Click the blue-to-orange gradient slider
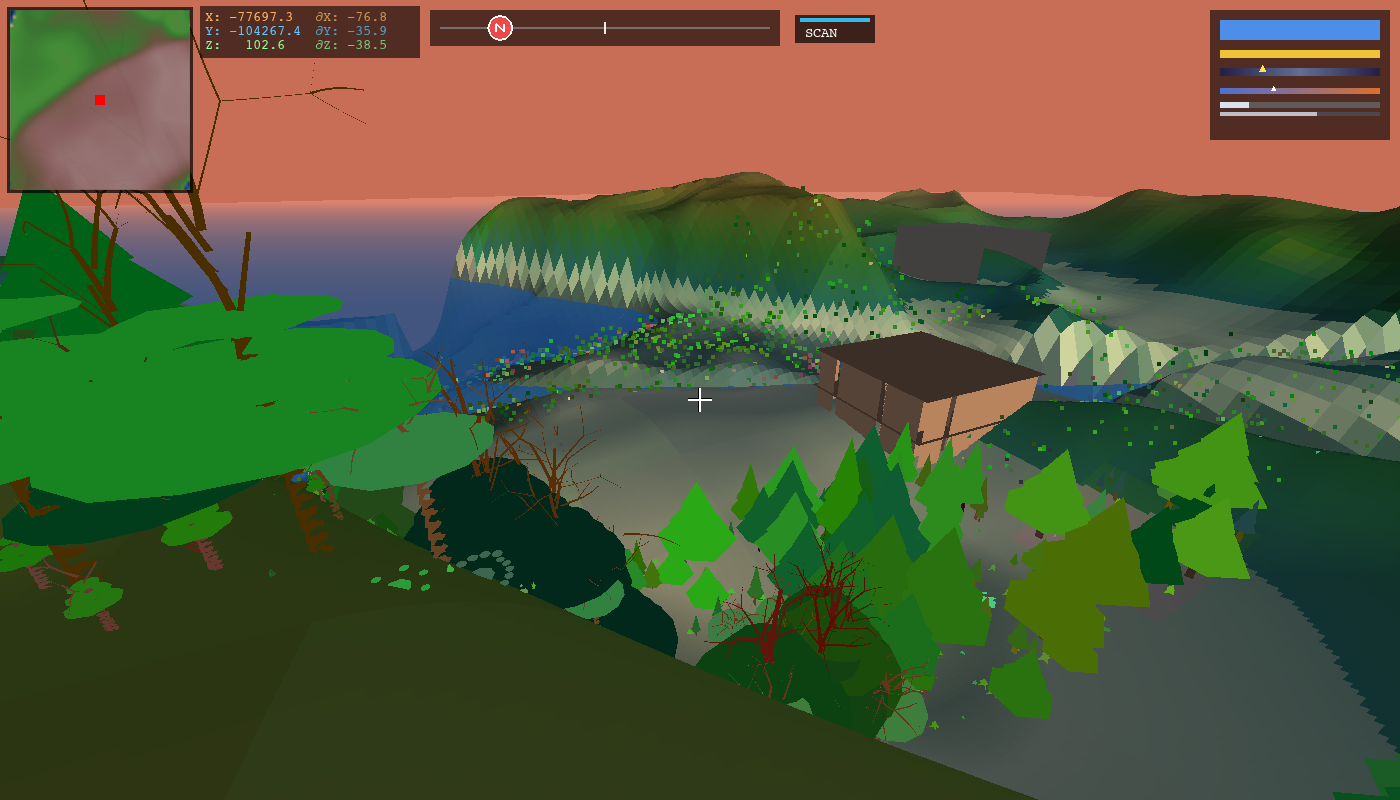1400x800 pixels. pos(1300,89)
